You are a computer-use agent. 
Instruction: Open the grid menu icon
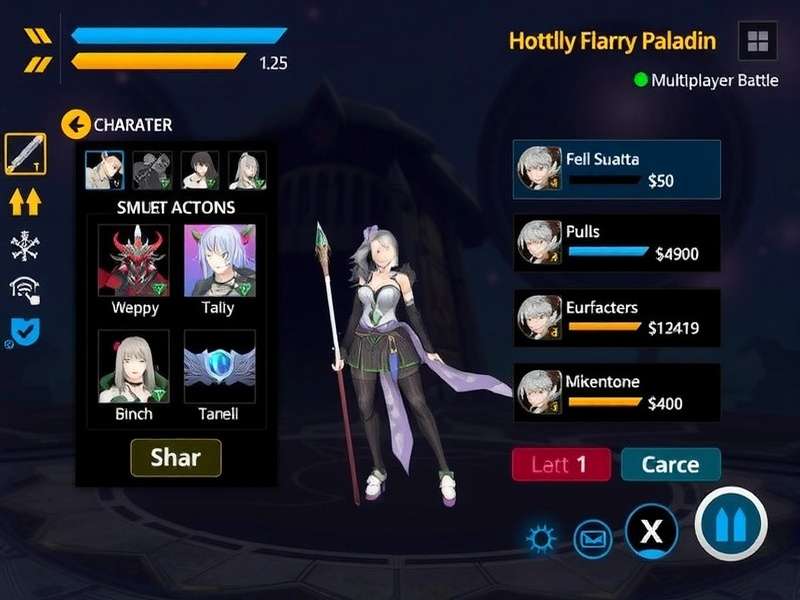pyautogui.click(x=757, y=41)
